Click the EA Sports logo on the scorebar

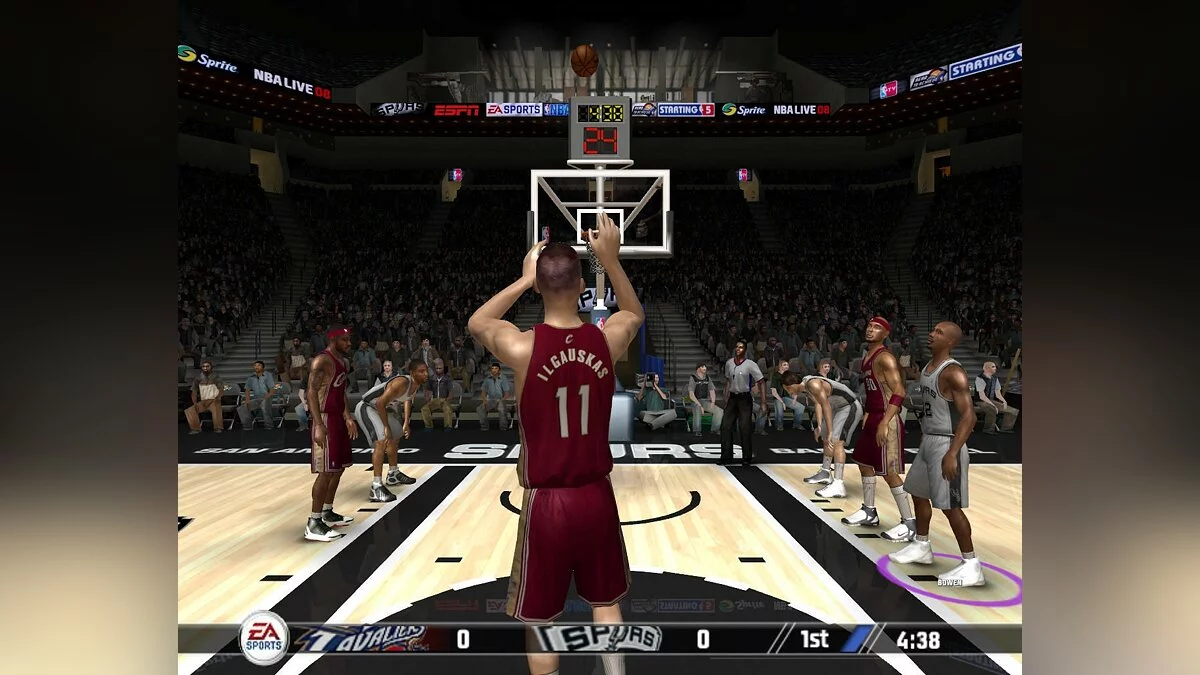pyautogui.click(x=265, y=638)
